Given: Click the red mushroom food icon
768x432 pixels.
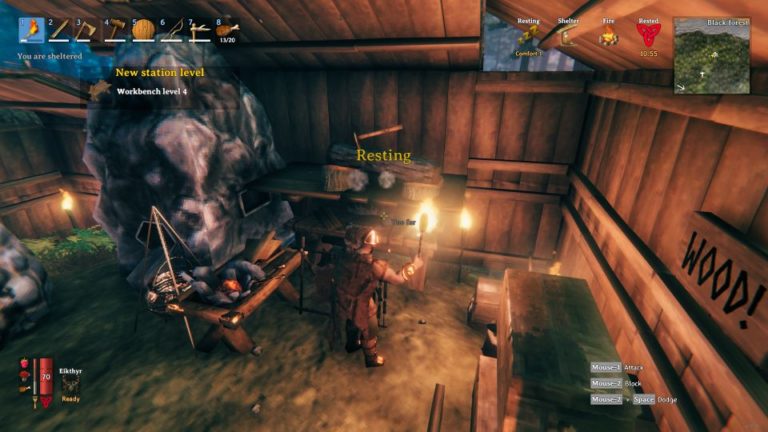Looking at the screenshot, I should (24, 375).
